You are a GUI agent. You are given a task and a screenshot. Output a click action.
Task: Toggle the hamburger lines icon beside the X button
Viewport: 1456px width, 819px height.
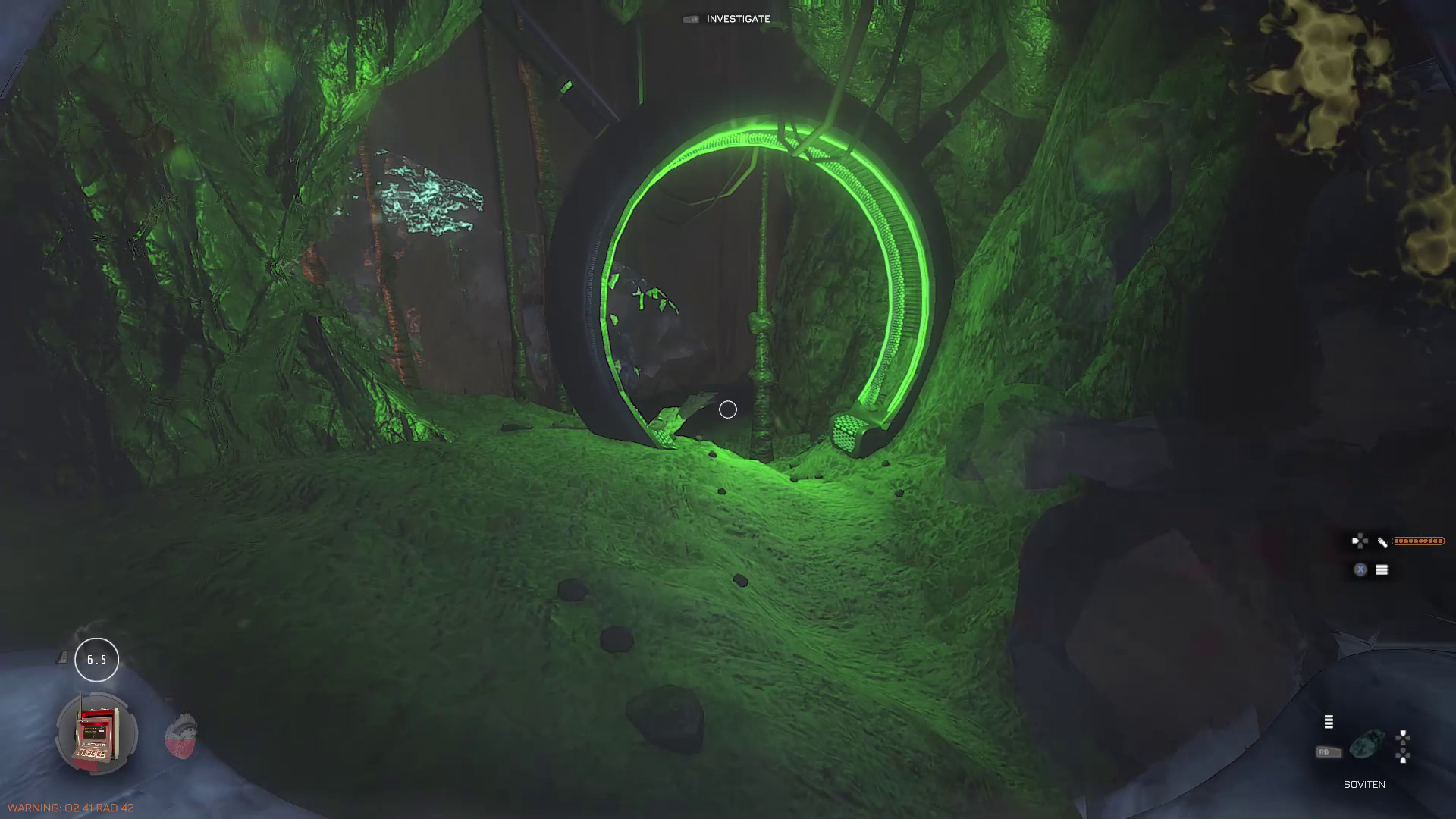[1382, 568]
